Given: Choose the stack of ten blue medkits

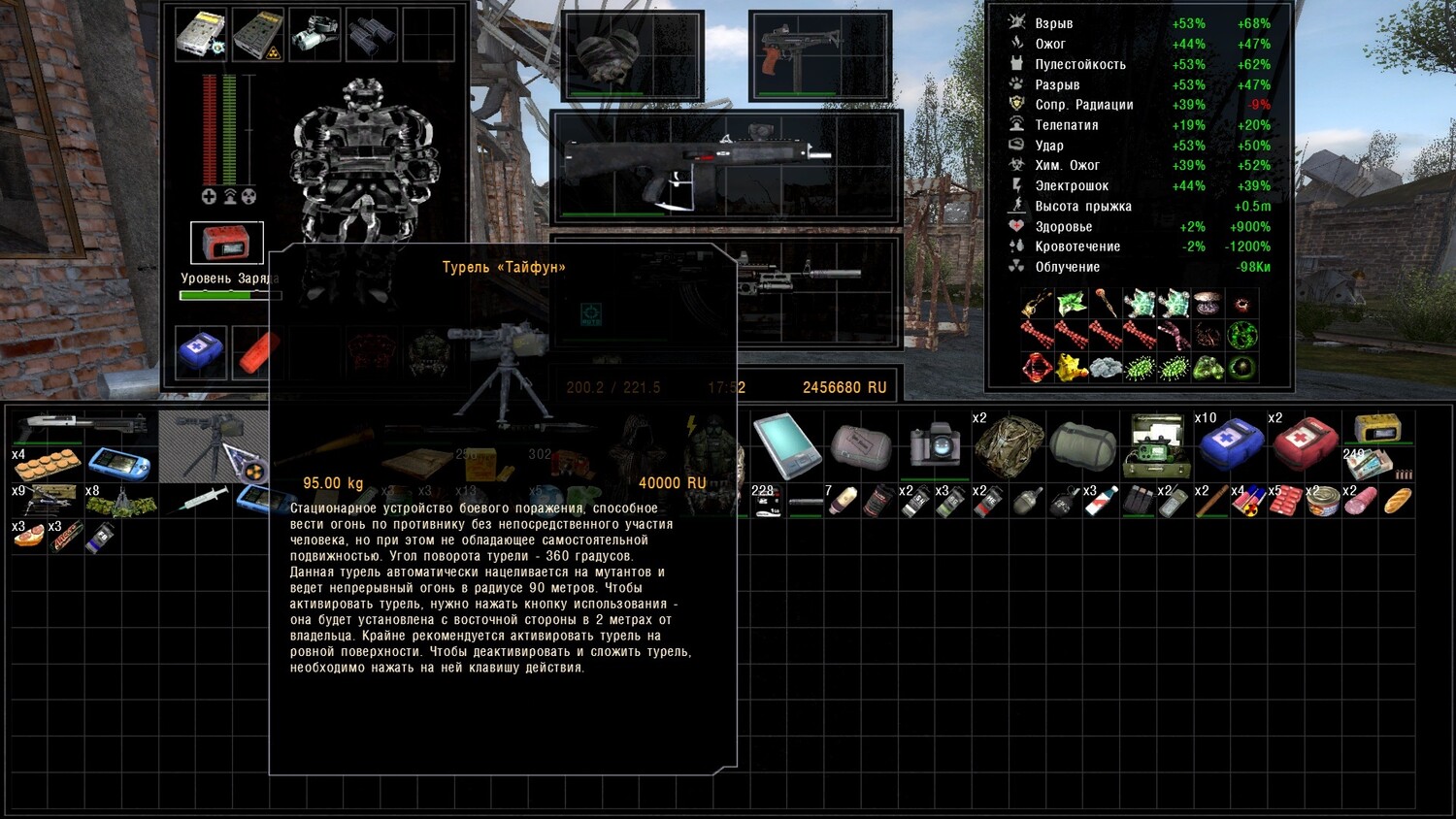Looking at the screenshot, I should click(1229, 445).
